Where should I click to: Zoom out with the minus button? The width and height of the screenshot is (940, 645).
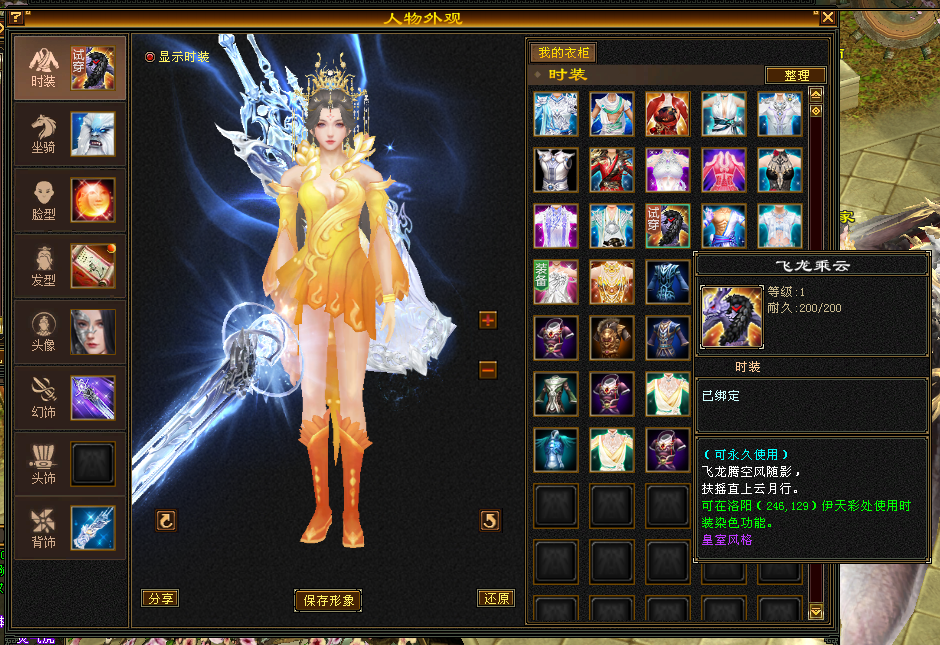(x=488, y=370)
